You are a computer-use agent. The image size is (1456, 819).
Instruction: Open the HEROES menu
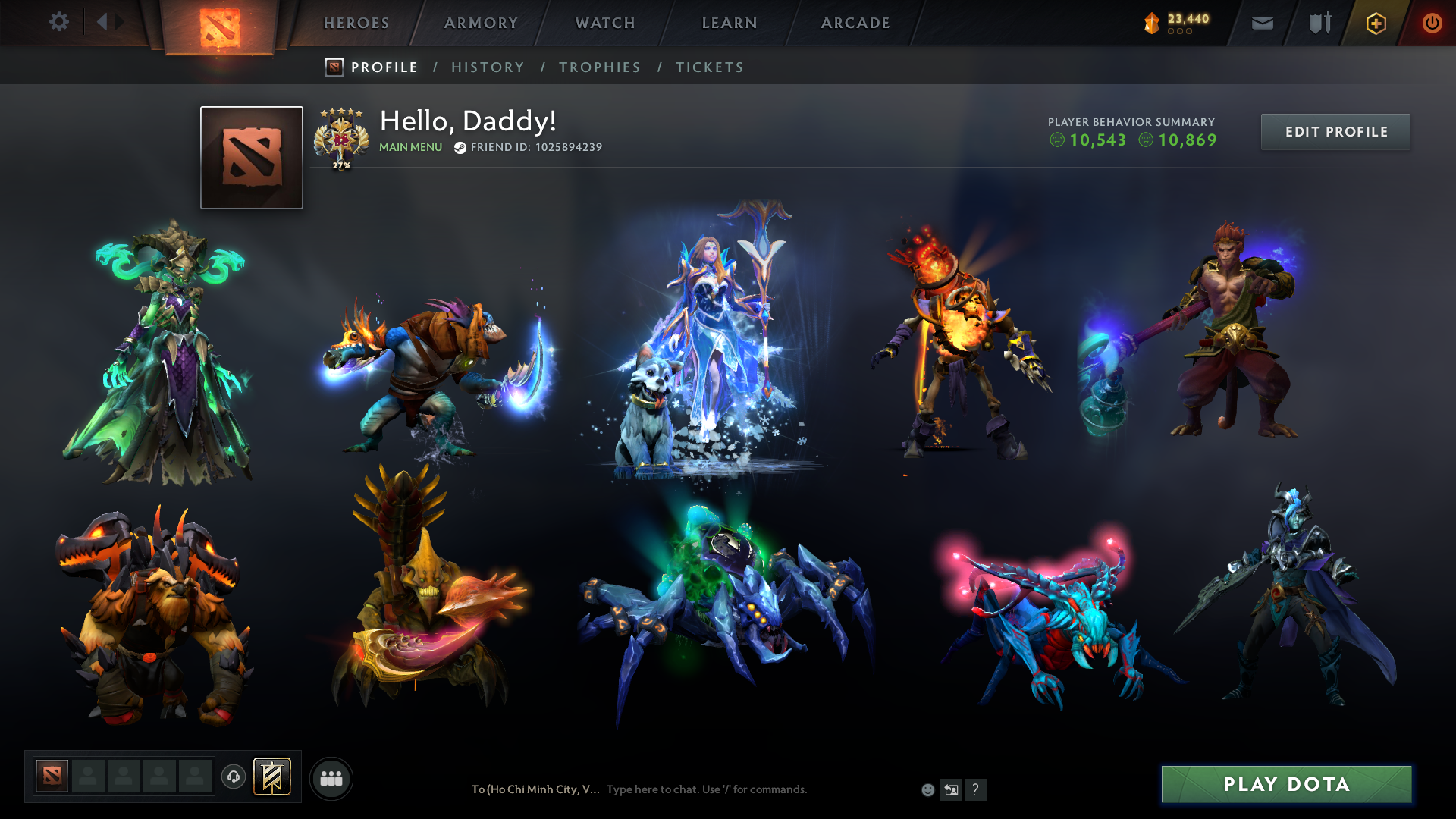pos(356,23)
